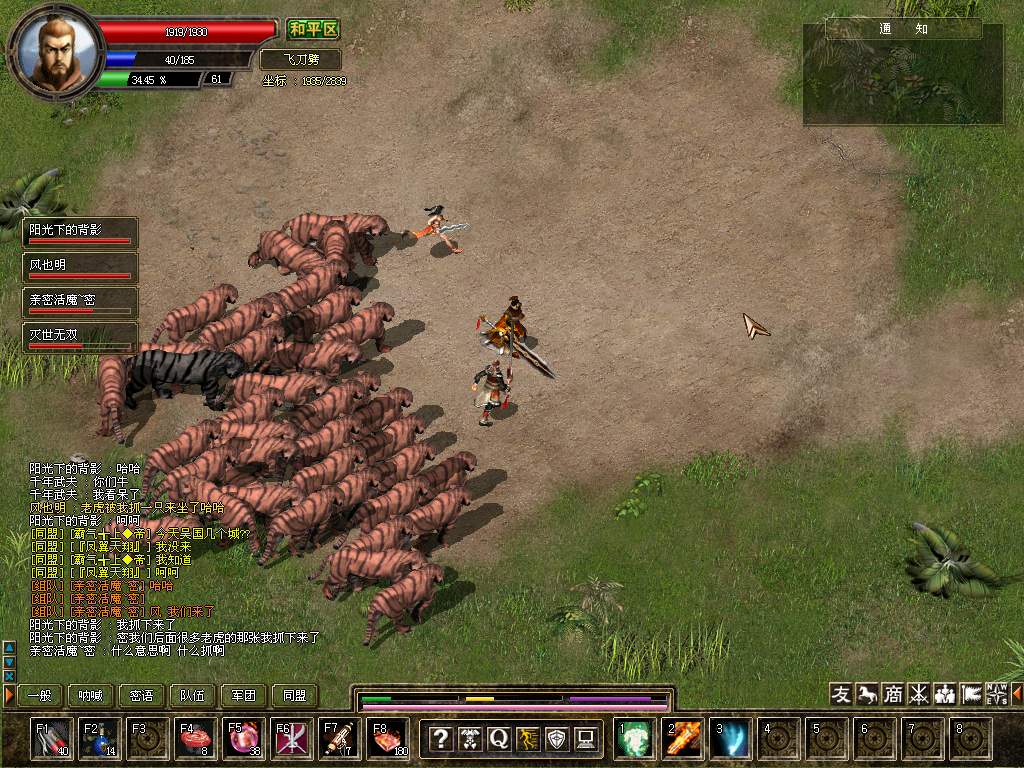Click the 和平区 peace zone indicator
1024x768 pixels.
(x=313, y=30)
